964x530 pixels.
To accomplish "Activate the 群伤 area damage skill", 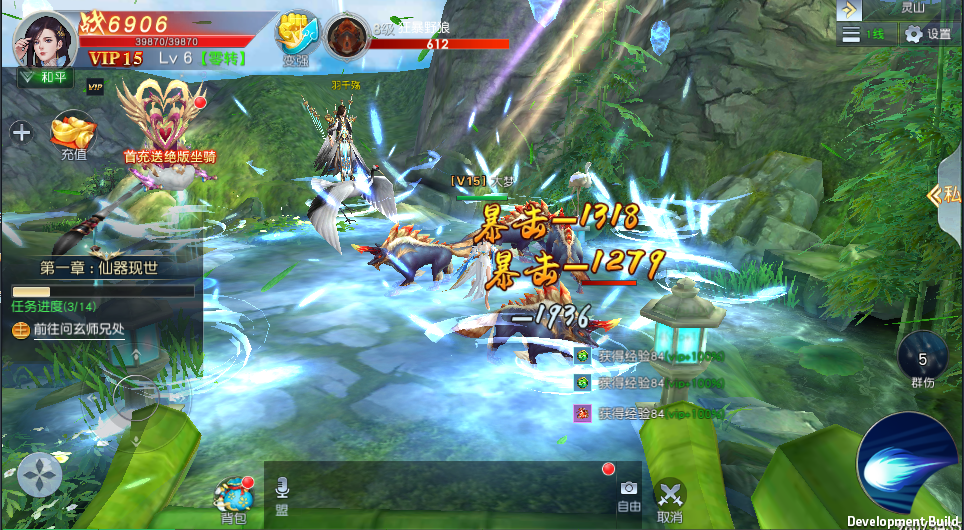I will click(x=922, y=360).
